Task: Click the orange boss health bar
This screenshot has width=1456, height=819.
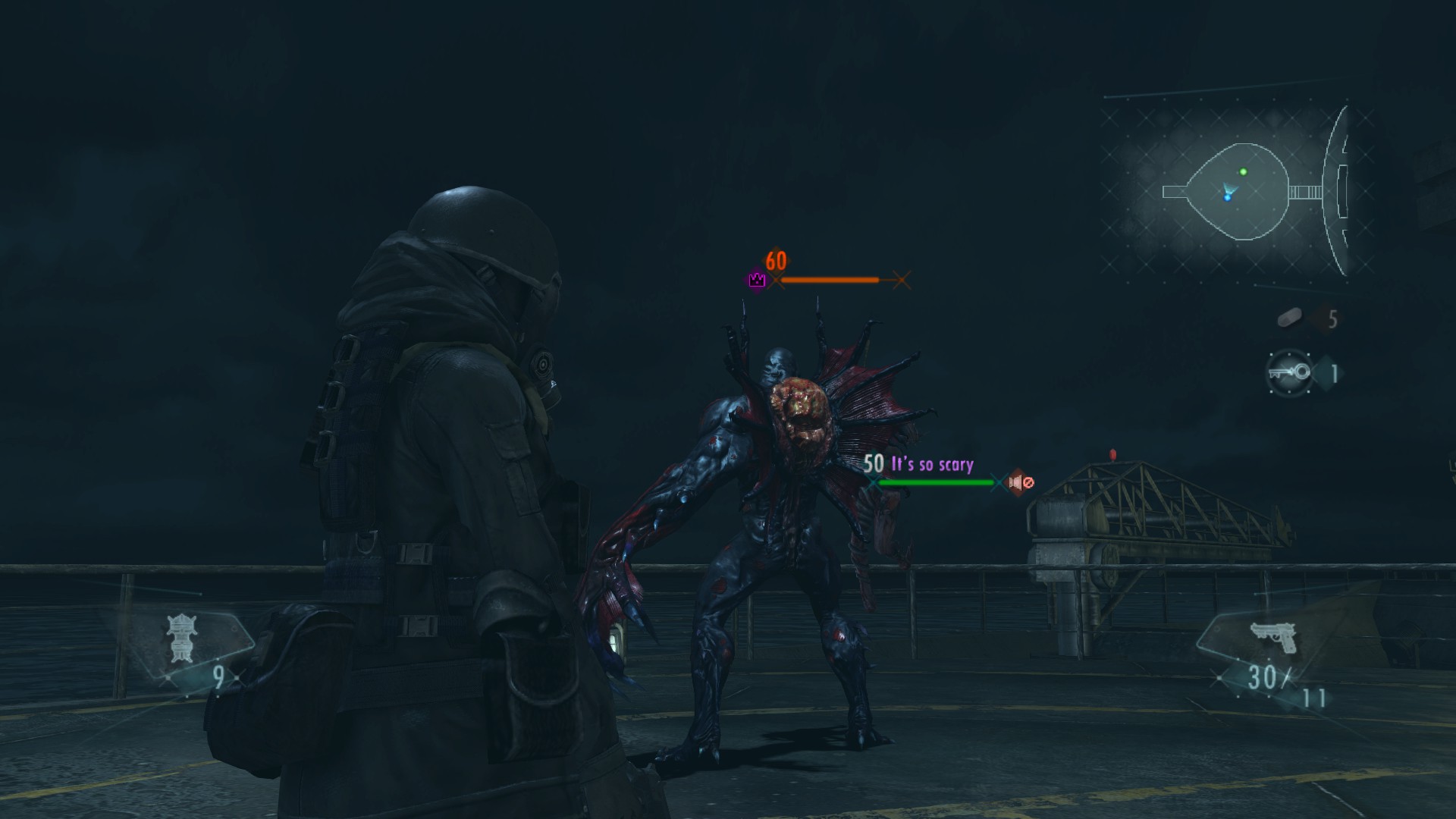Action: pyautogui.click(x=830, y=280)
